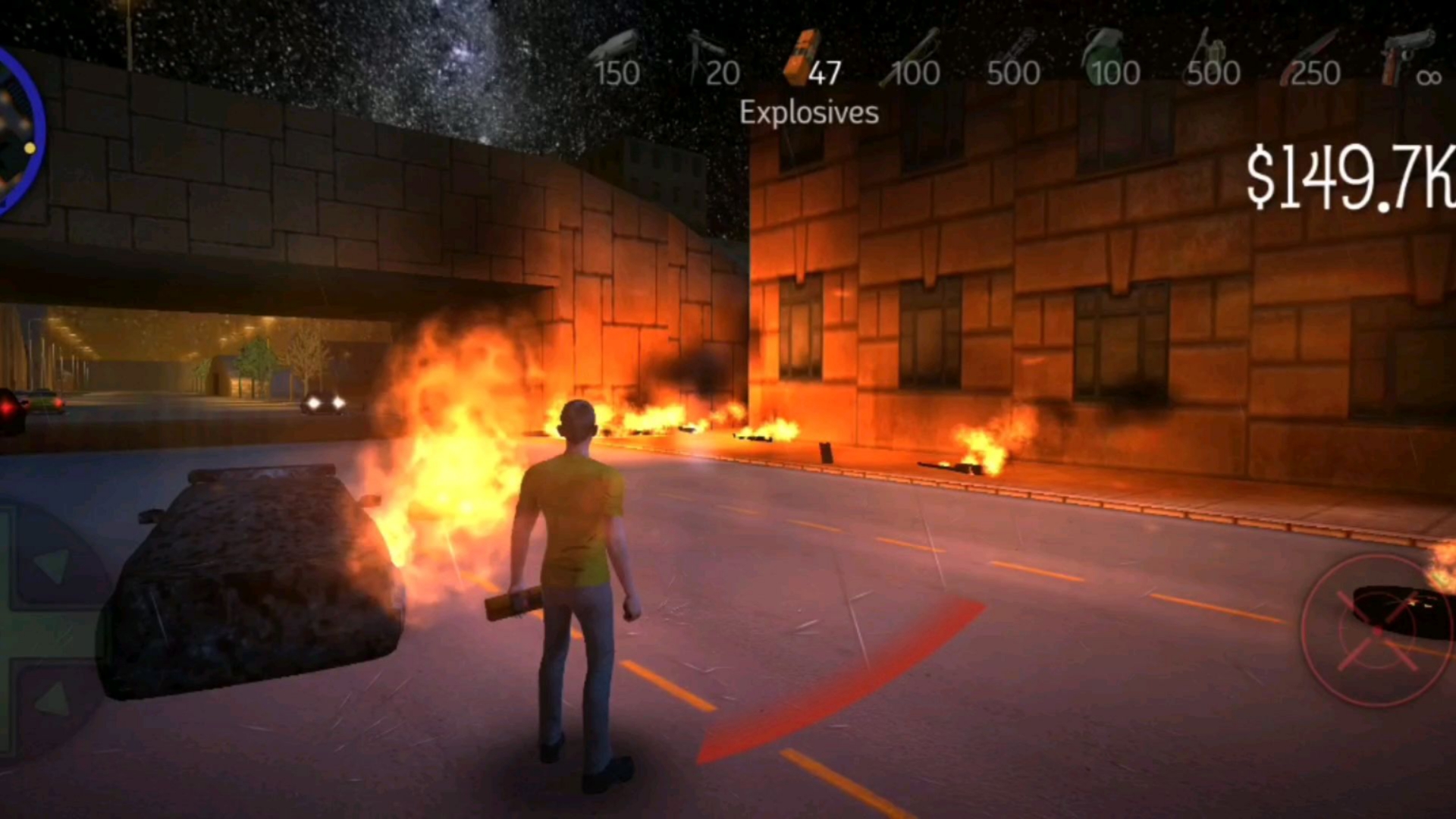The height and width of the screenshot is (819, 1456).
Task: Tap the lower arrow on the movement pad
Action: pyautogui.click(x=52, y=699)
